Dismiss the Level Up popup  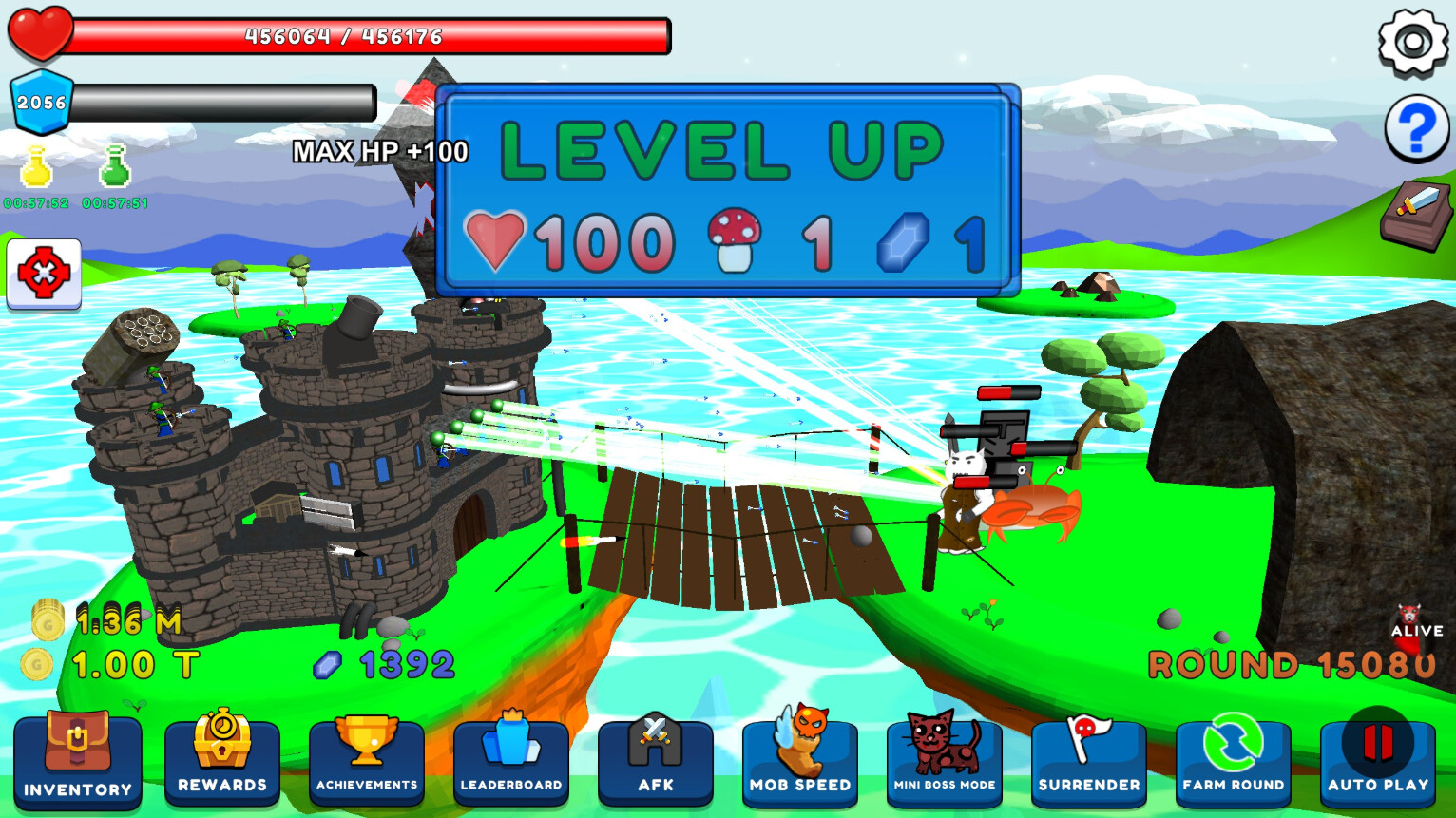click(727, 190)
